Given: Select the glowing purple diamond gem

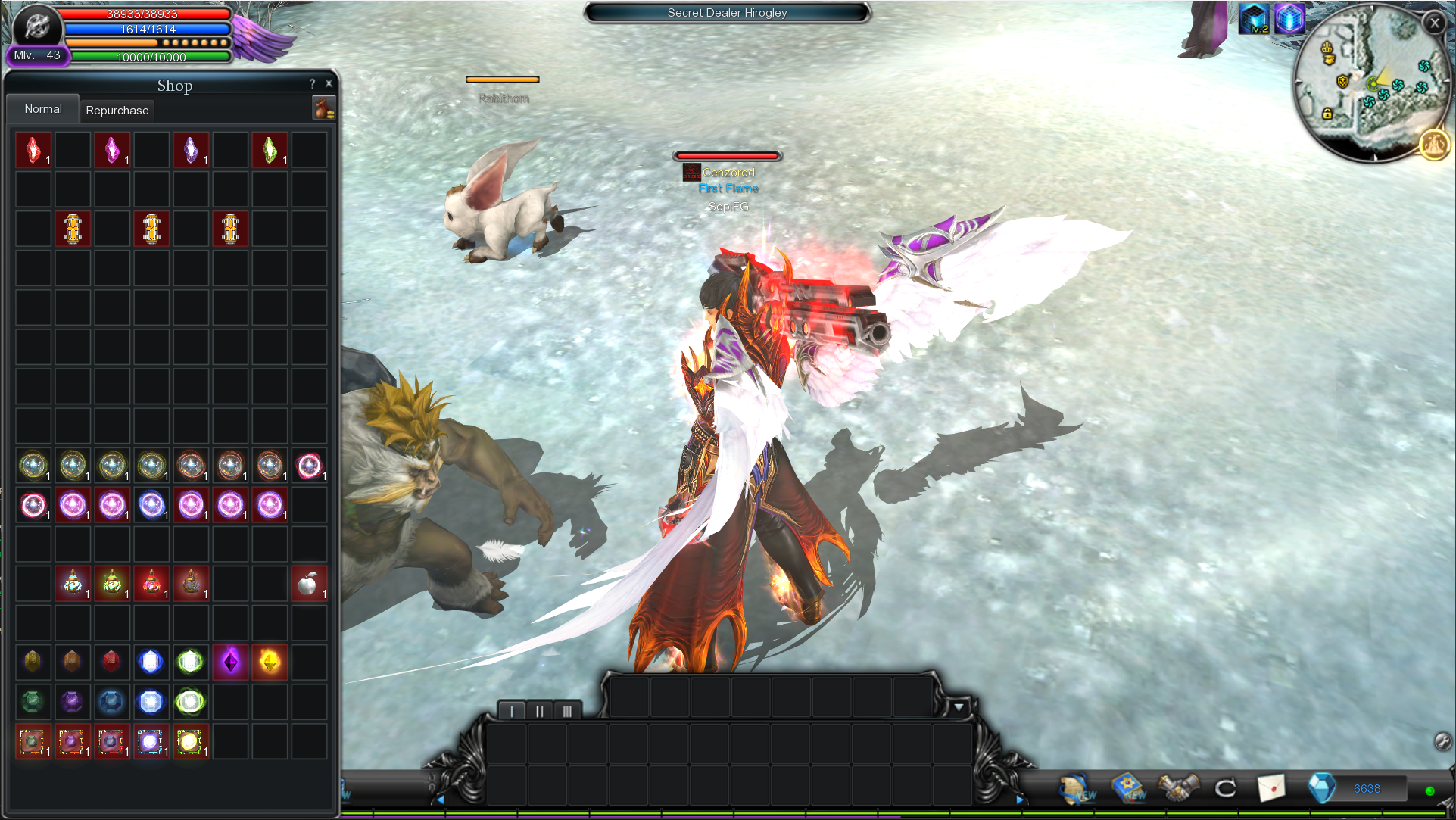Looking at the screenshot, I should [x=230, y=663].
